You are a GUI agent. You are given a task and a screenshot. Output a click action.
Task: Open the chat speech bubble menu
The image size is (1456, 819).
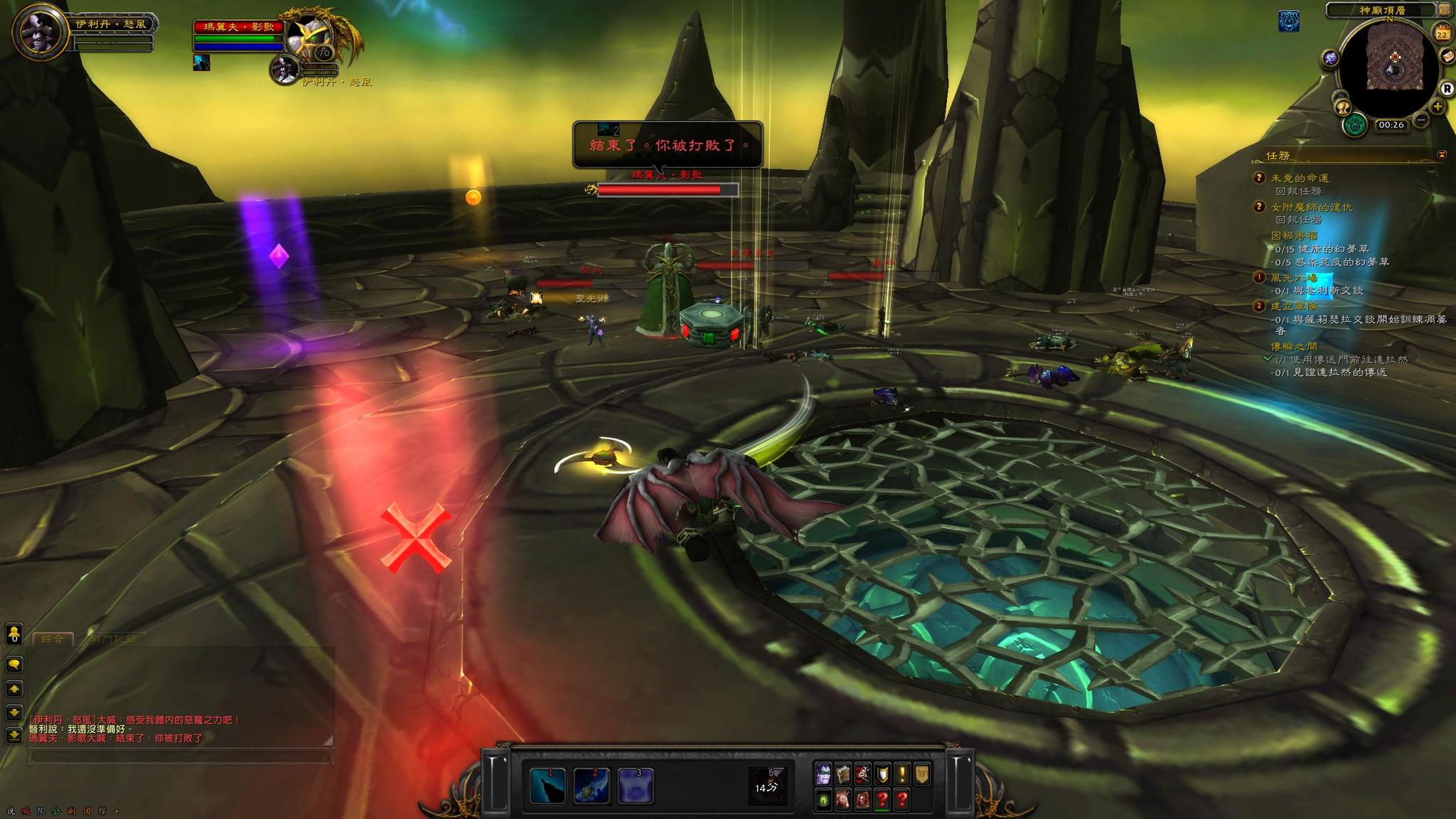click(x=14, y=664)
